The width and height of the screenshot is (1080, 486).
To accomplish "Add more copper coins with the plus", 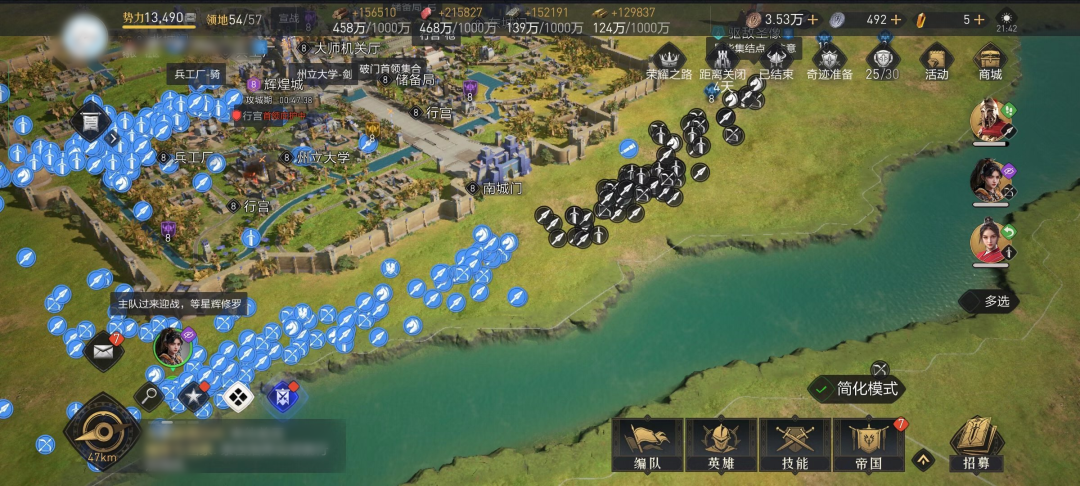I will [812, 19].
